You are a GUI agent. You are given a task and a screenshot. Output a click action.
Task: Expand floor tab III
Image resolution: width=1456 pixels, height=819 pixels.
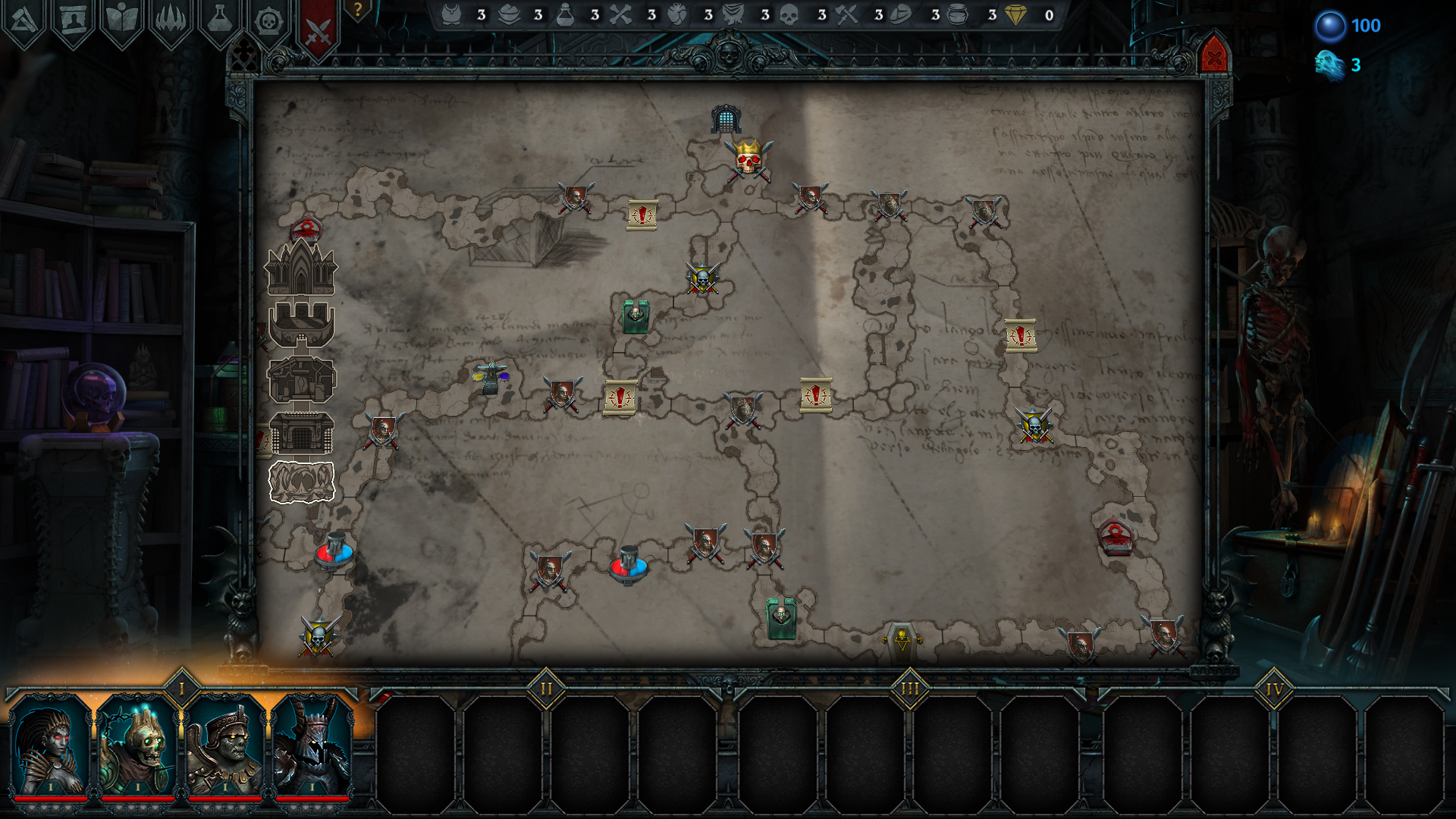(x=910, y=688)
